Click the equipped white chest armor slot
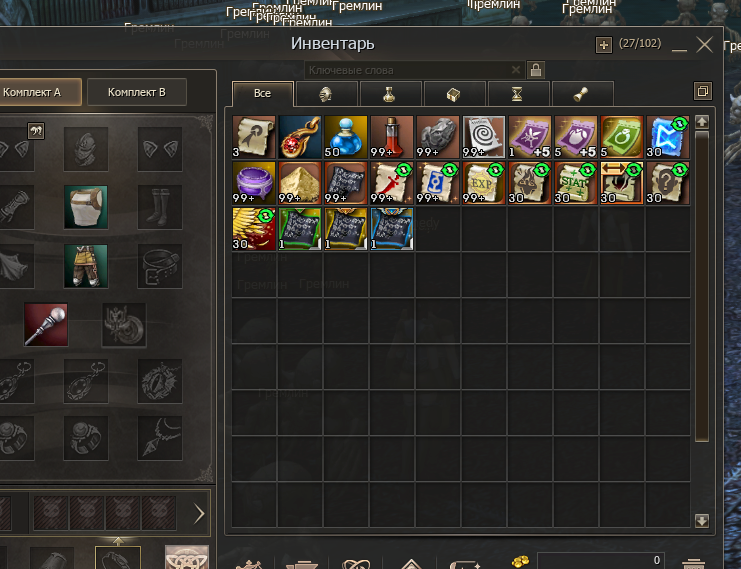 [x=86, y=207]
